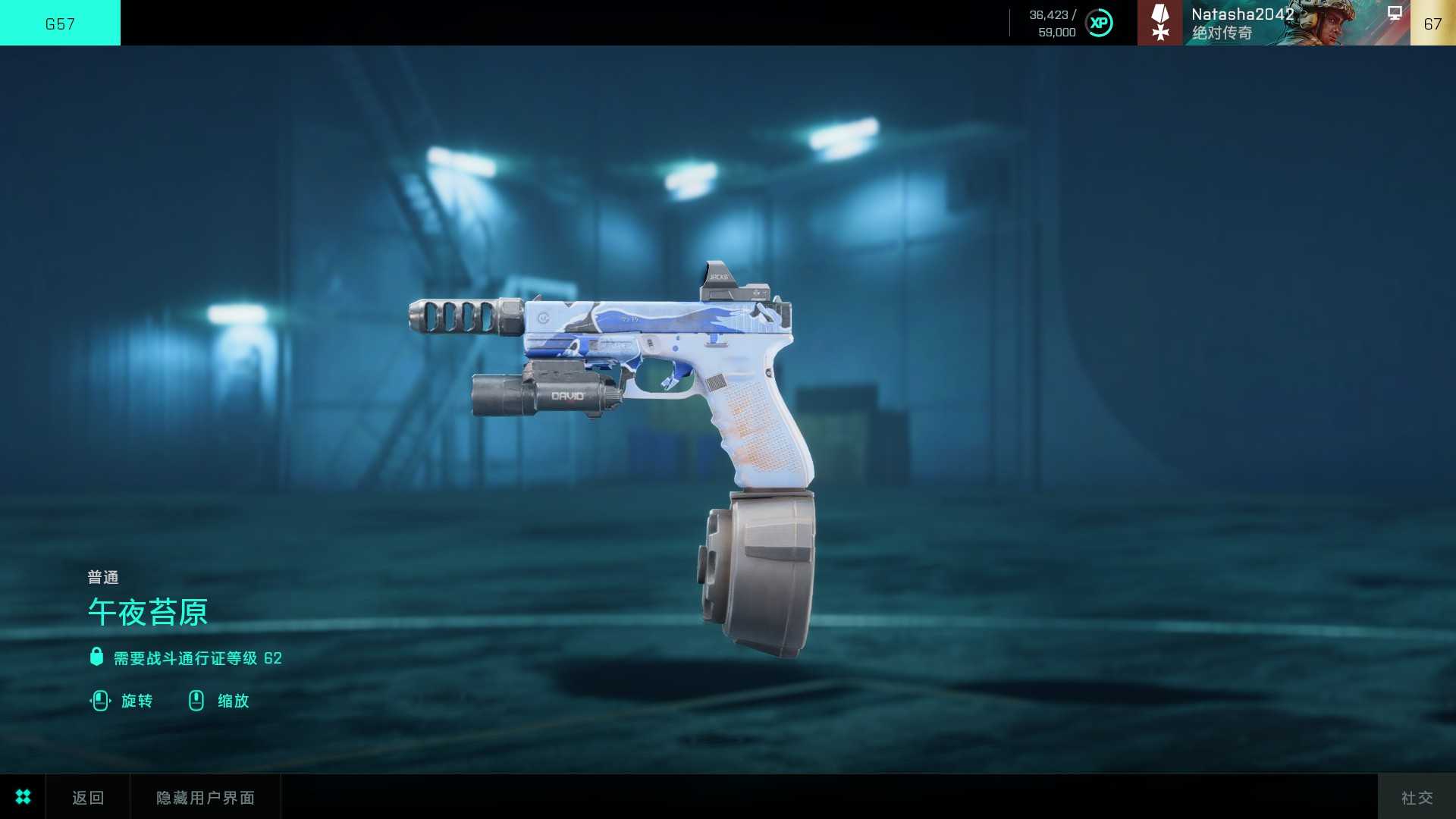Screen dimensions: 1456x819
Task: Open the Natasha2042 player profile card
Action: click(1273, 23)
